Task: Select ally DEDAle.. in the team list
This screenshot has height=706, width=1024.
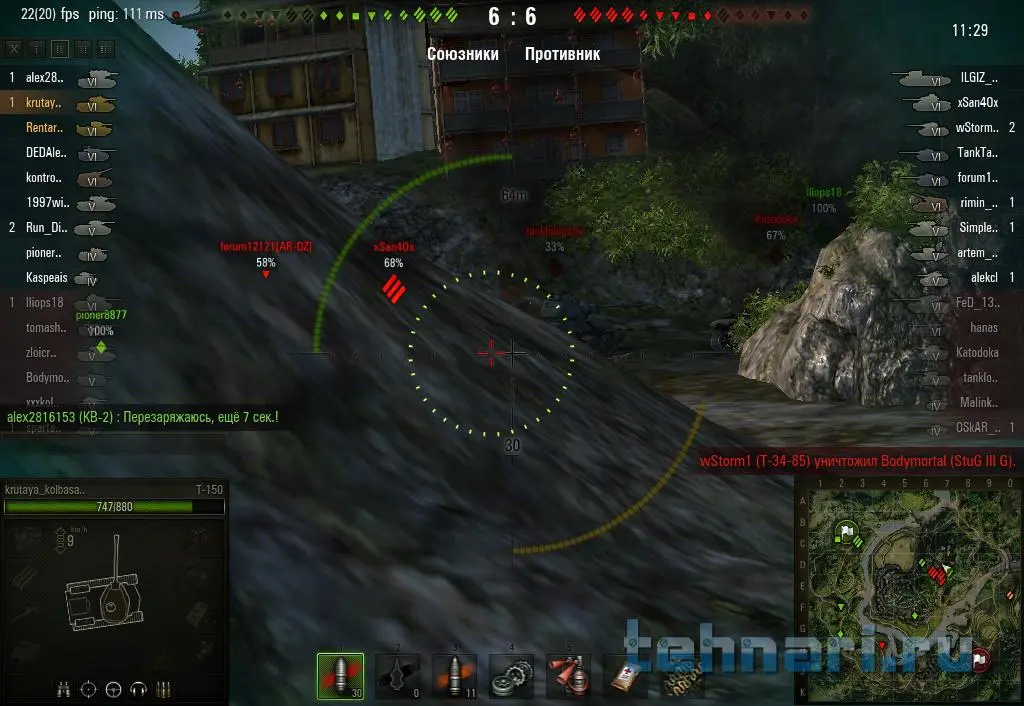Action: (x=44, y=153)
